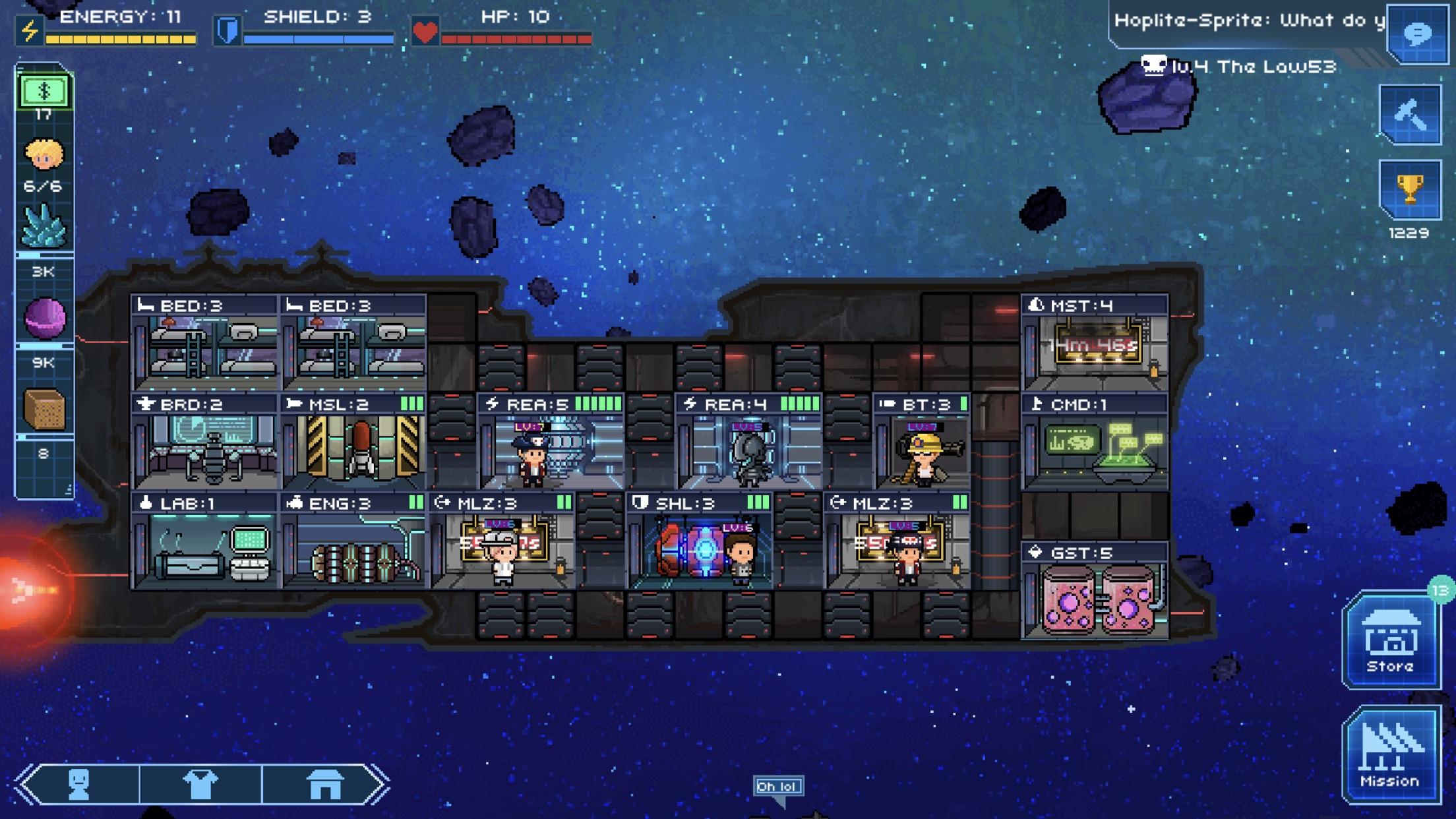
Task: Launch the Mission menu
Action: coord(1390,755)
